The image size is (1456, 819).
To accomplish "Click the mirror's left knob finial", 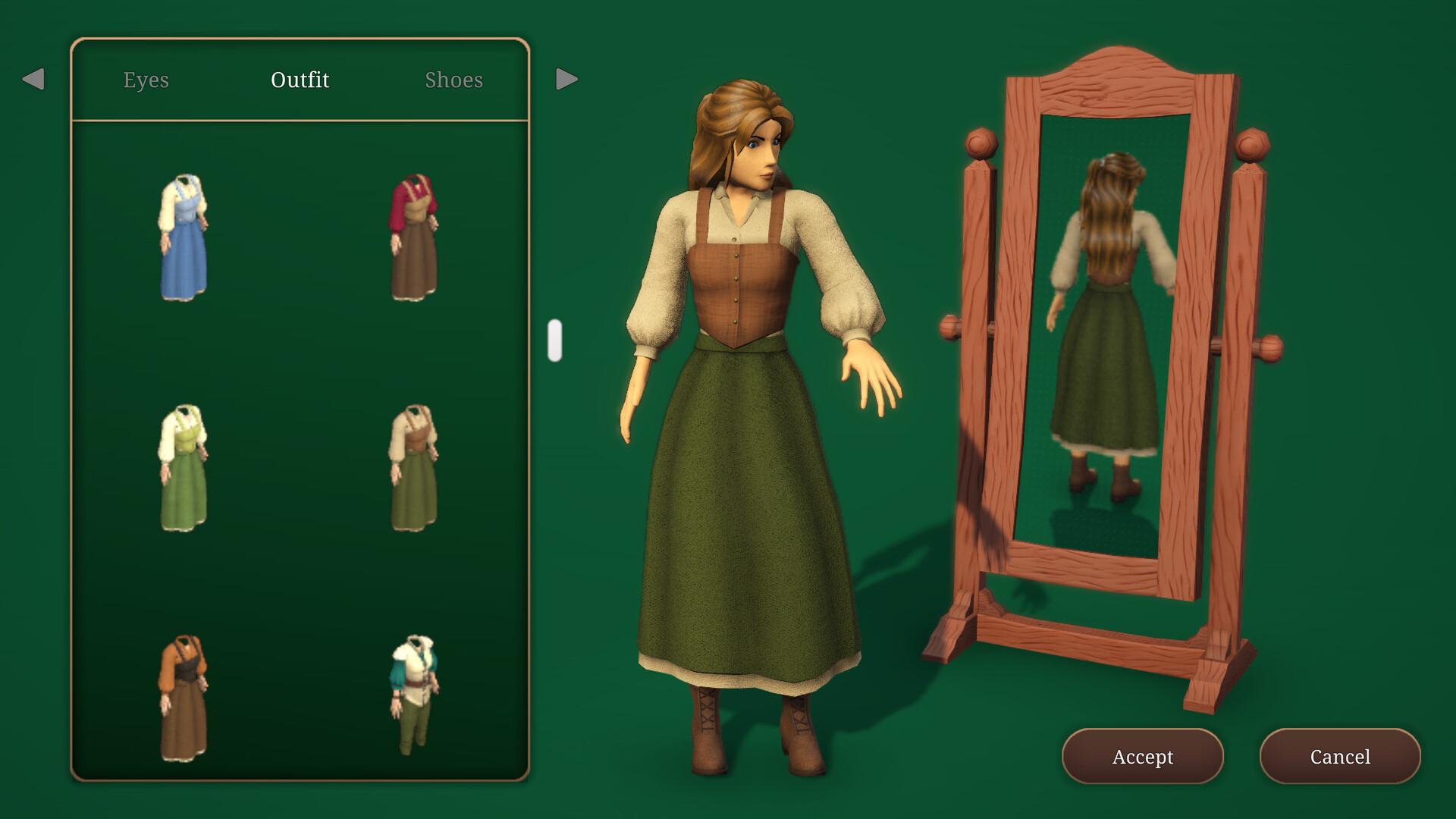I will pos(981,143).
